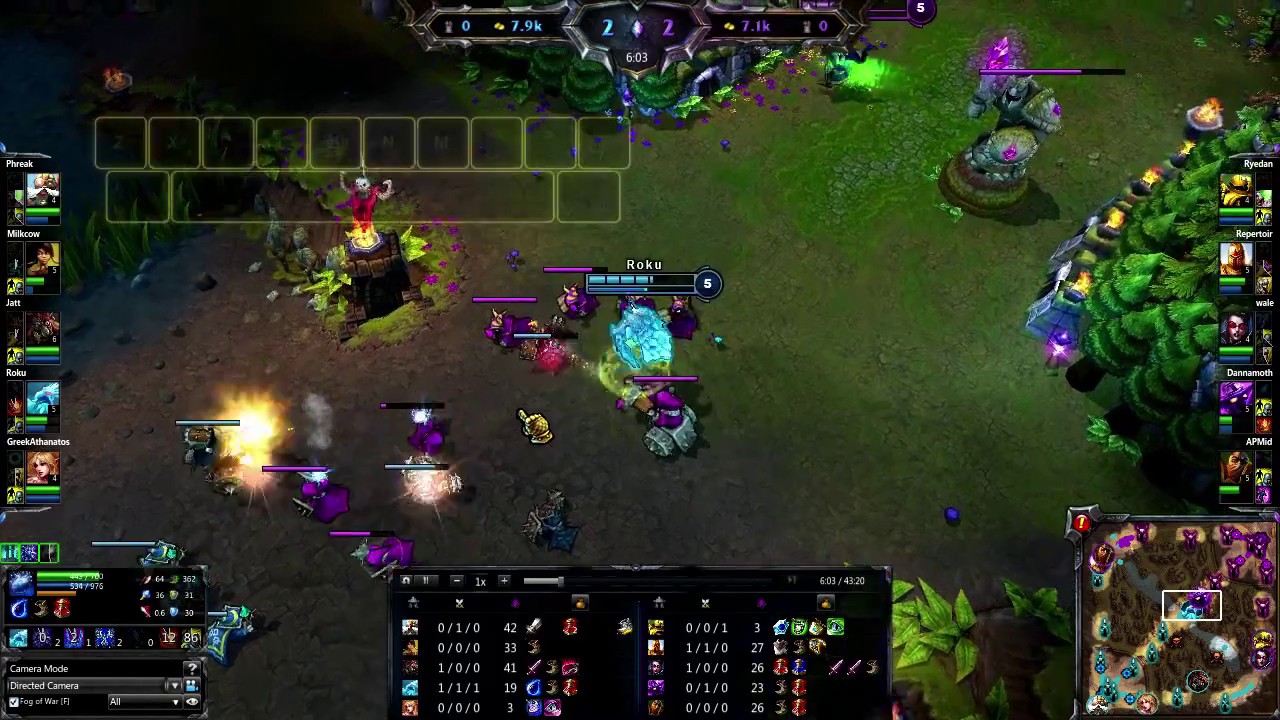Select Roku's portrait in the left team list
This screenshot has height=720, width=1280.
point(43,399)
